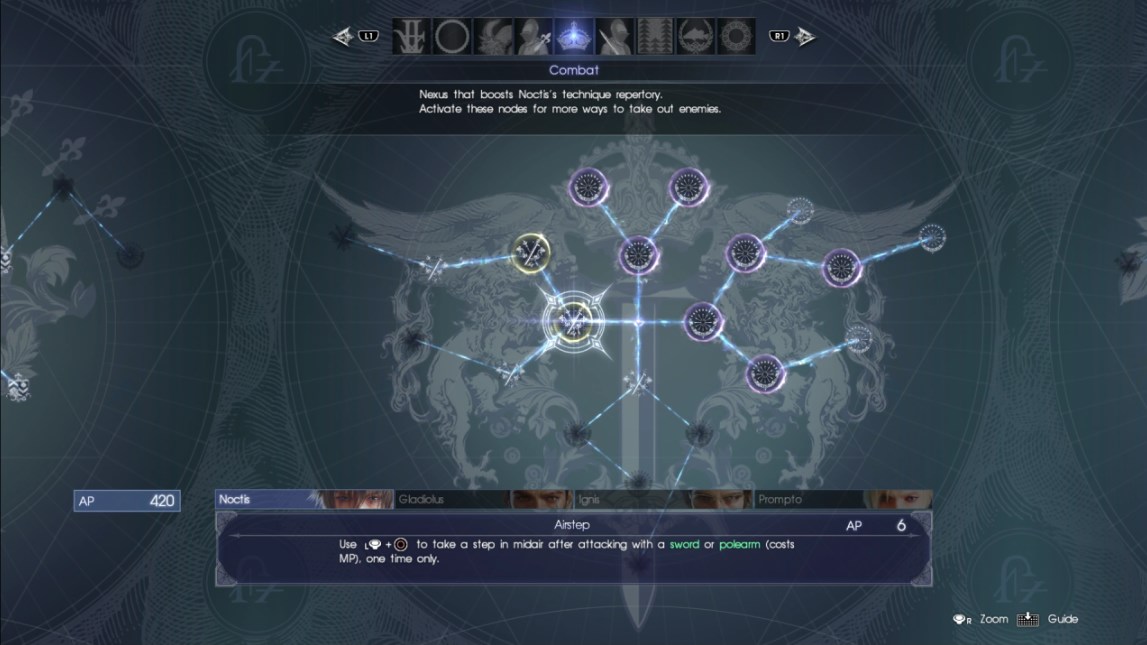Activate the highlighted Airstep node

pos(573,321)
